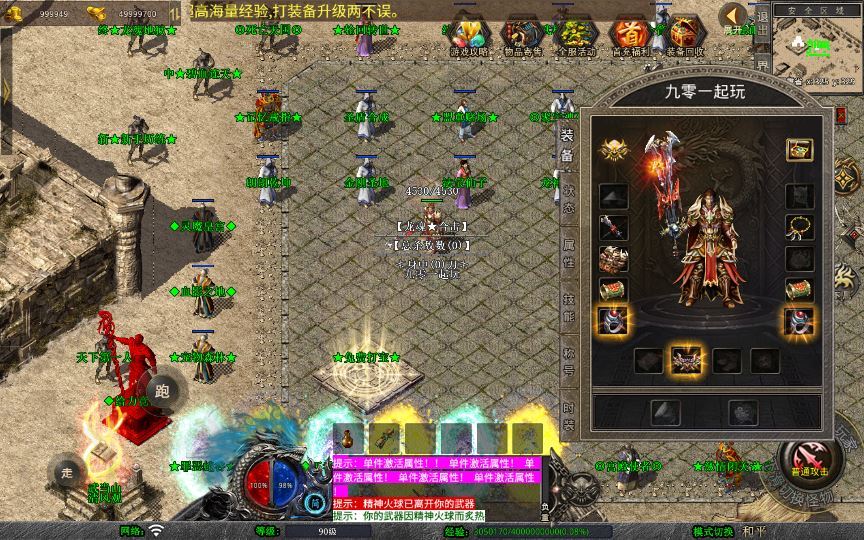Screen dimensions: 864x540
Task: Open the 装备回收 equipment recycling chest
Action: click(685, 35)
